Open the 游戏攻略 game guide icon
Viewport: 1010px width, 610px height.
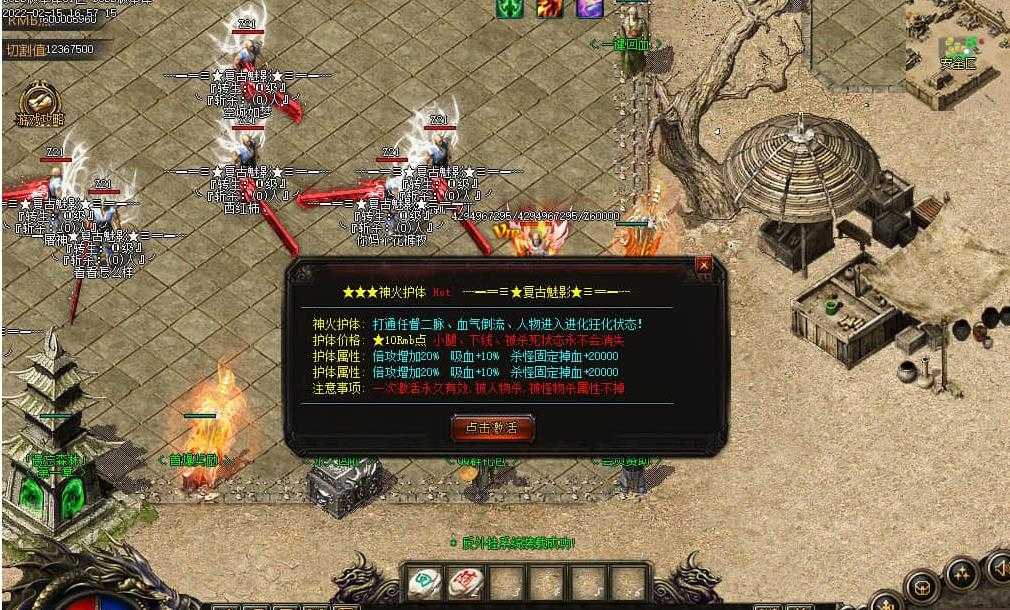click(40, 101)
